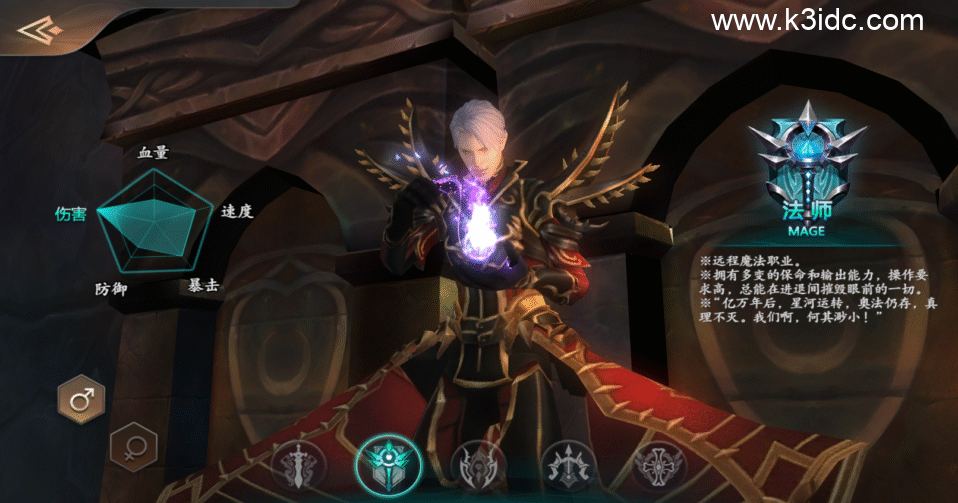Select the highlighted mage staff class icon

388,467
